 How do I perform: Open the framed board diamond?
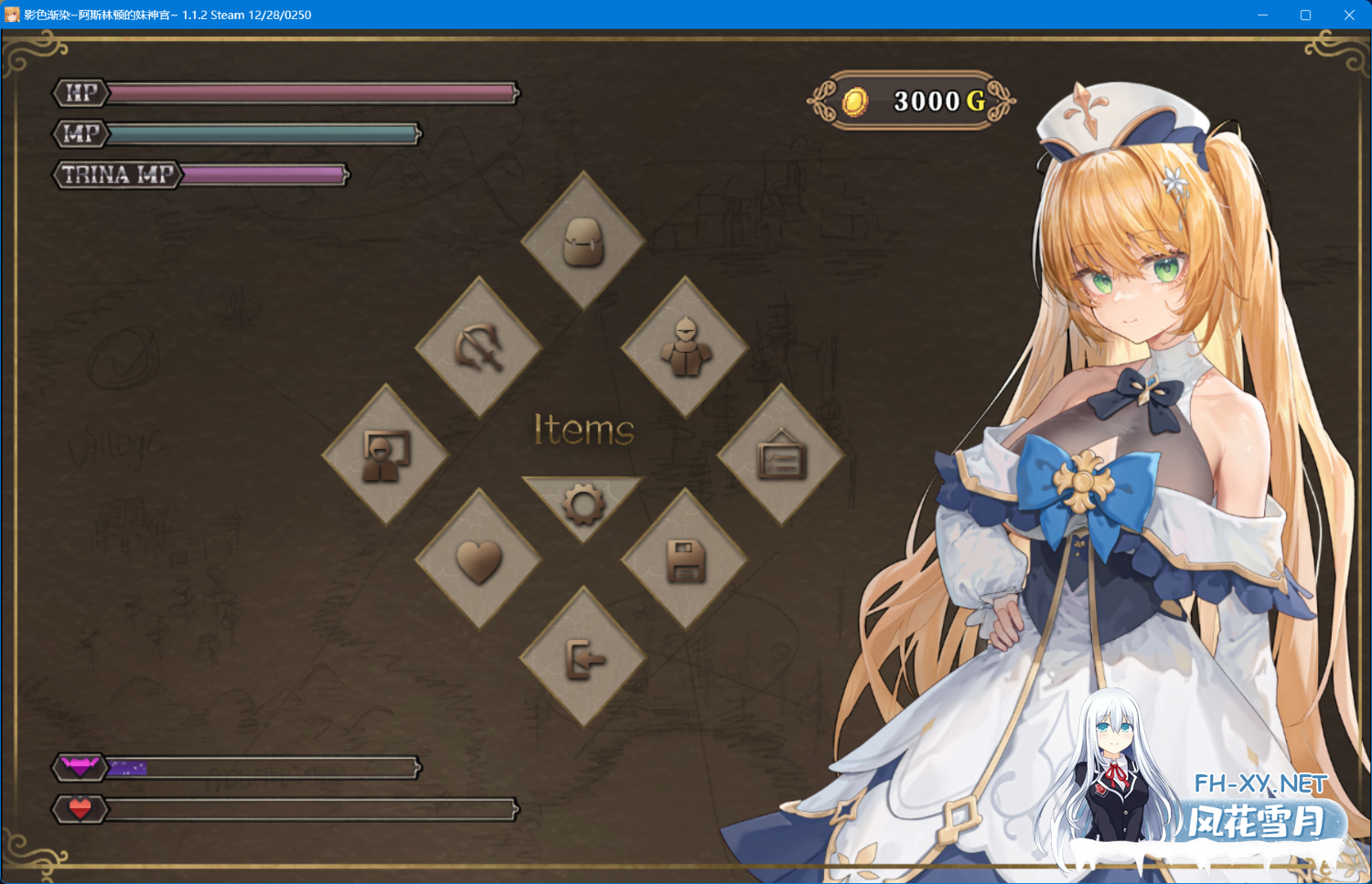click(x=780, y=454)
